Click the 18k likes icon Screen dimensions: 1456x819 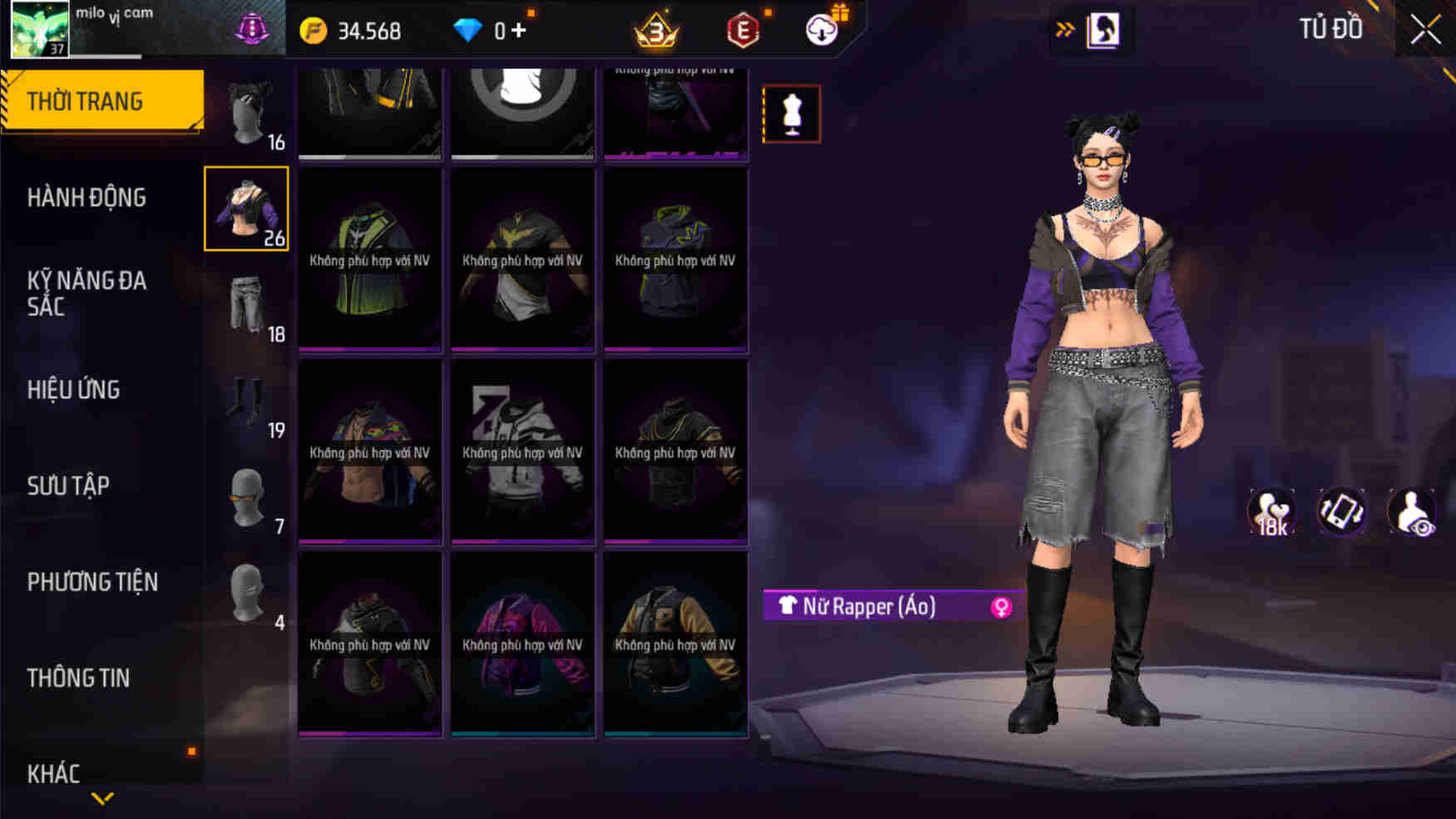tap(1273, 512)
